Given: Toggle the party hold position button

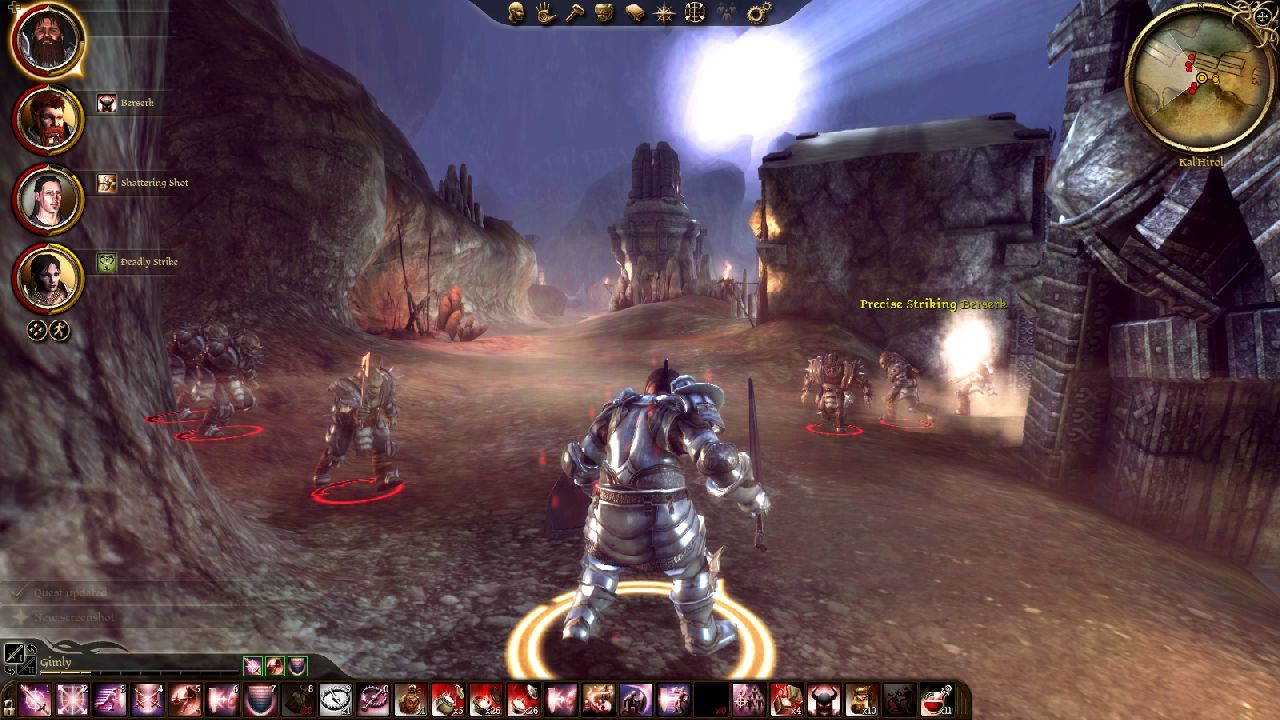Looking at the screenshot, I should point(60,330).
